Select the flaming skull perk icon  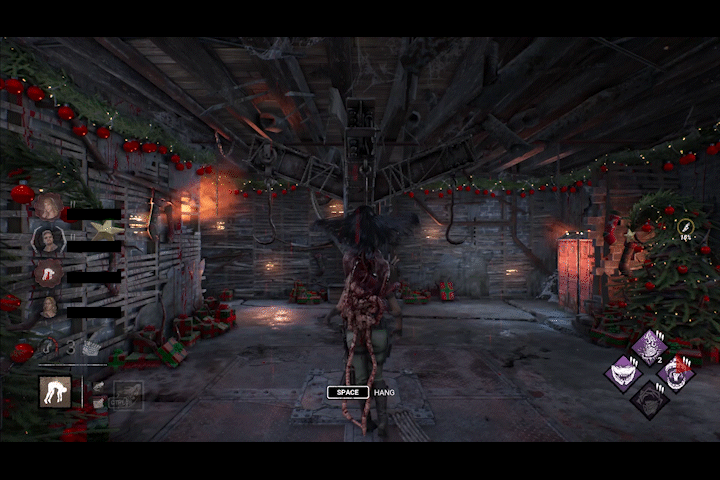coord(649,348)
